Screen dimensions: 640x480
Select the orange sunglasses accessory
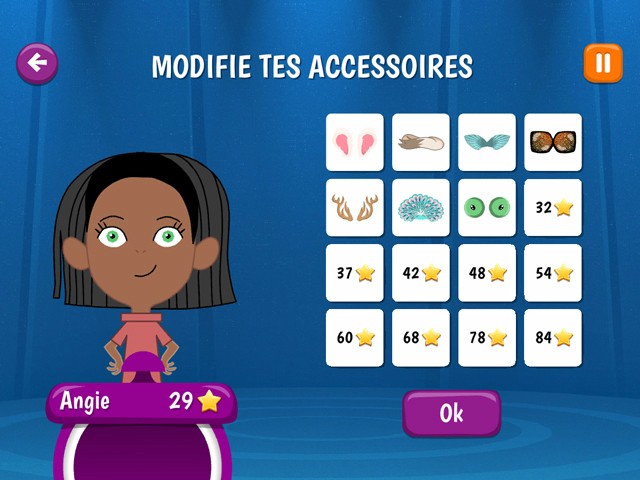(553, 142)
